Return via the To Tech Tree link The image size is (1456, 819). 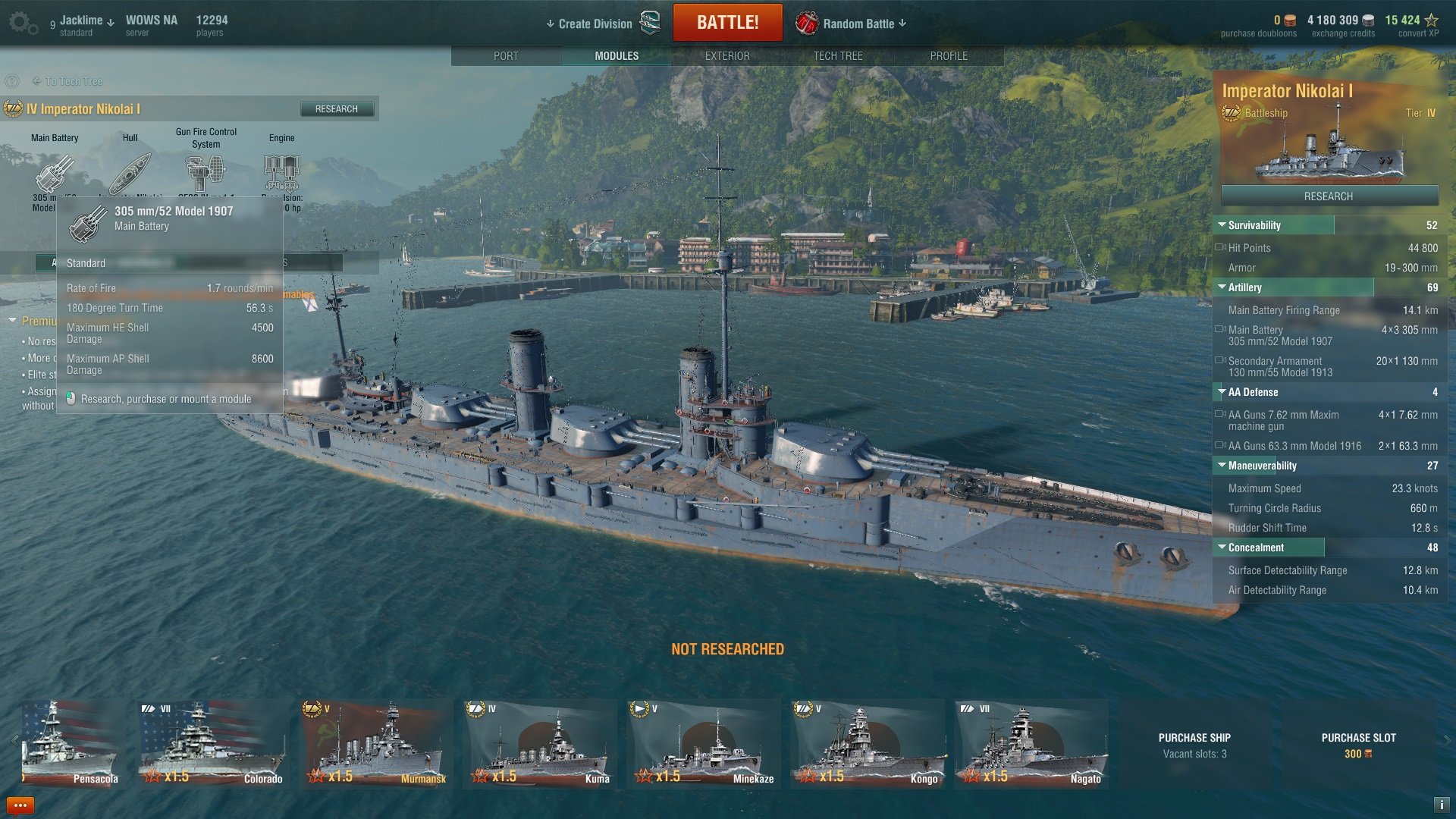[73, 81]
